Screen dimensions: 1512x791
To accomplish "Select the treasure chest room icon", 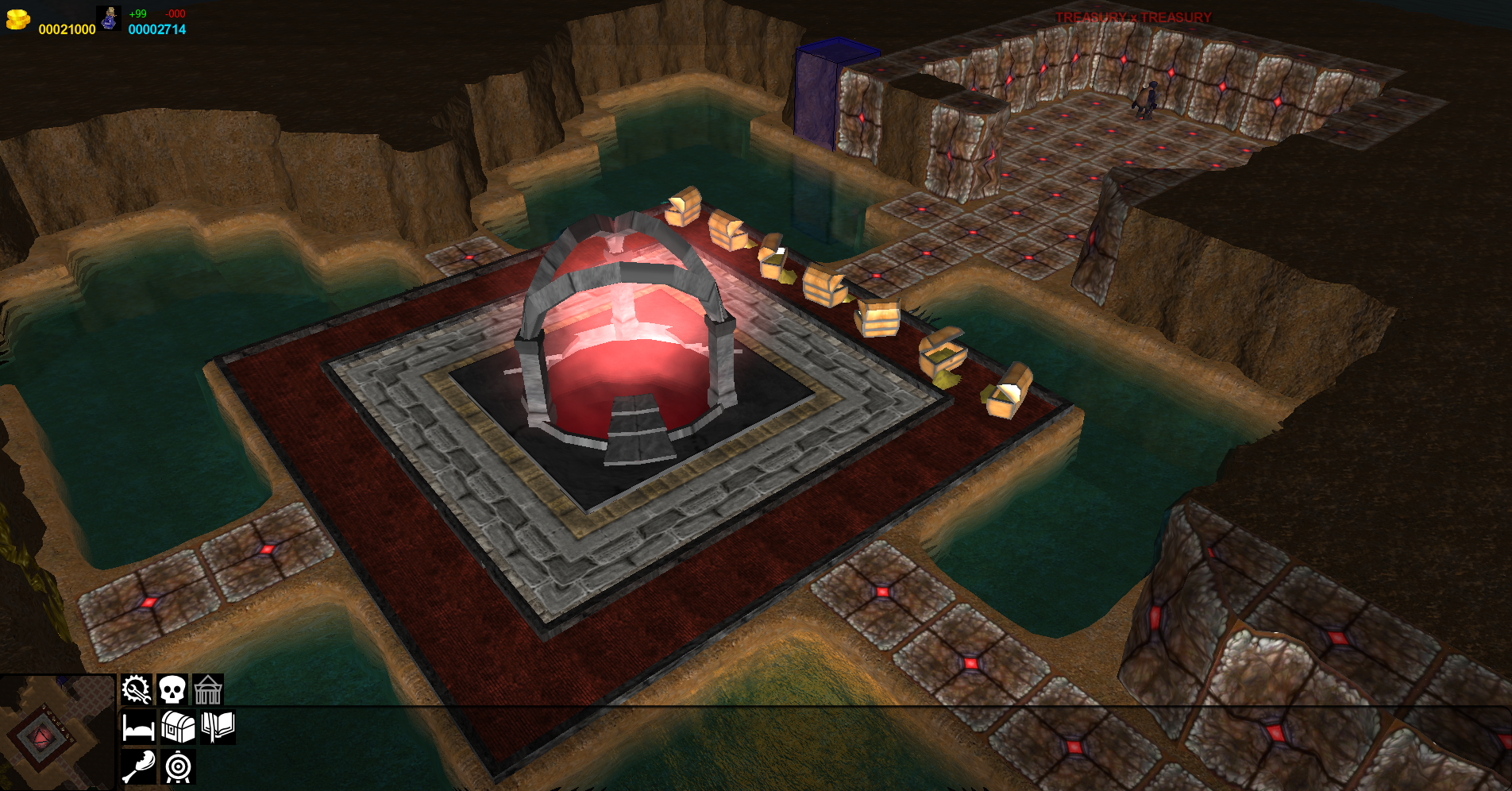I will [178, 727].
